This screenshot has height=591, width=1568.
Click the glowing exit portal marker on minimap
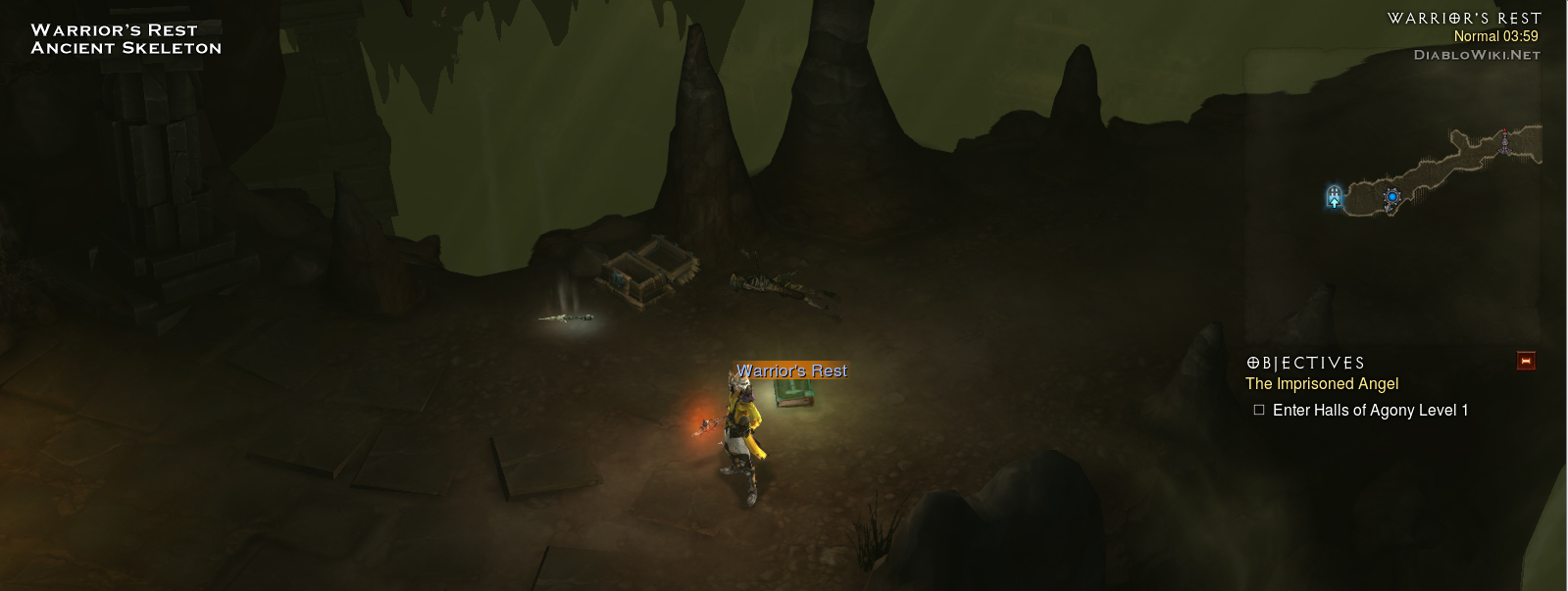coord(1334,197)
